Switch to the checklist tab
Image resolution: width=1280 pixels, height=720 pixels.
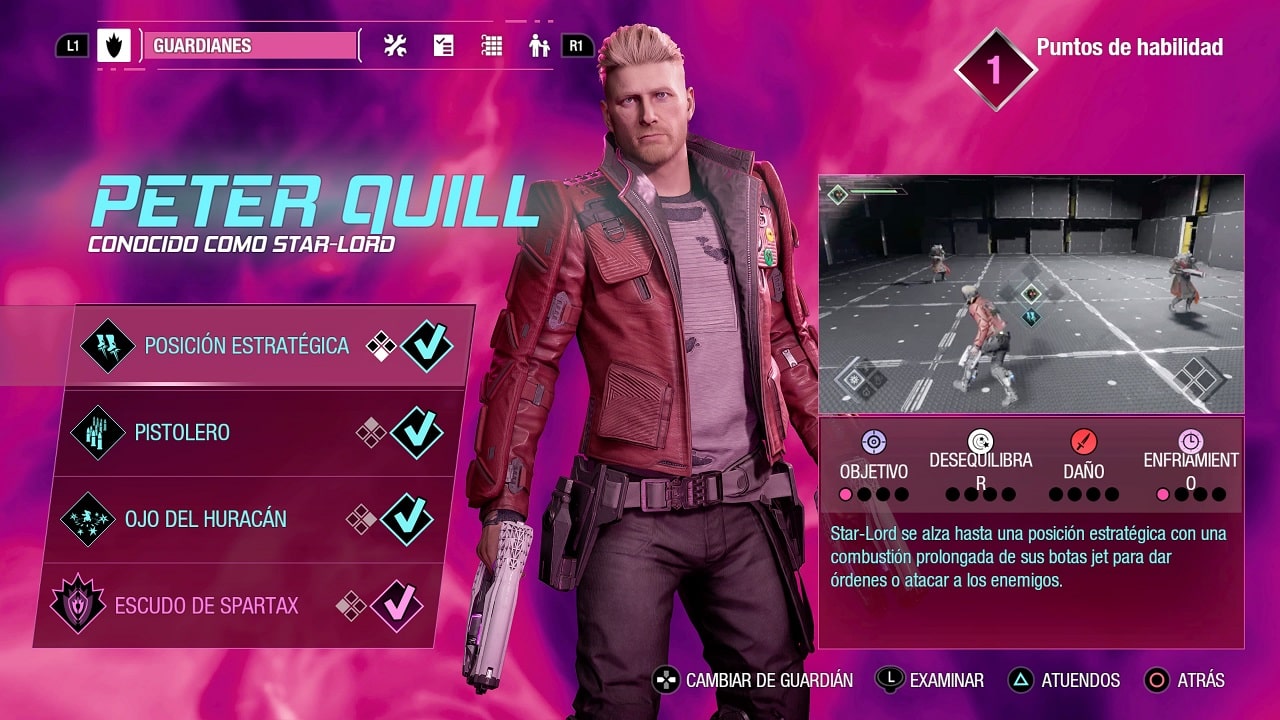tap(443, 46)
